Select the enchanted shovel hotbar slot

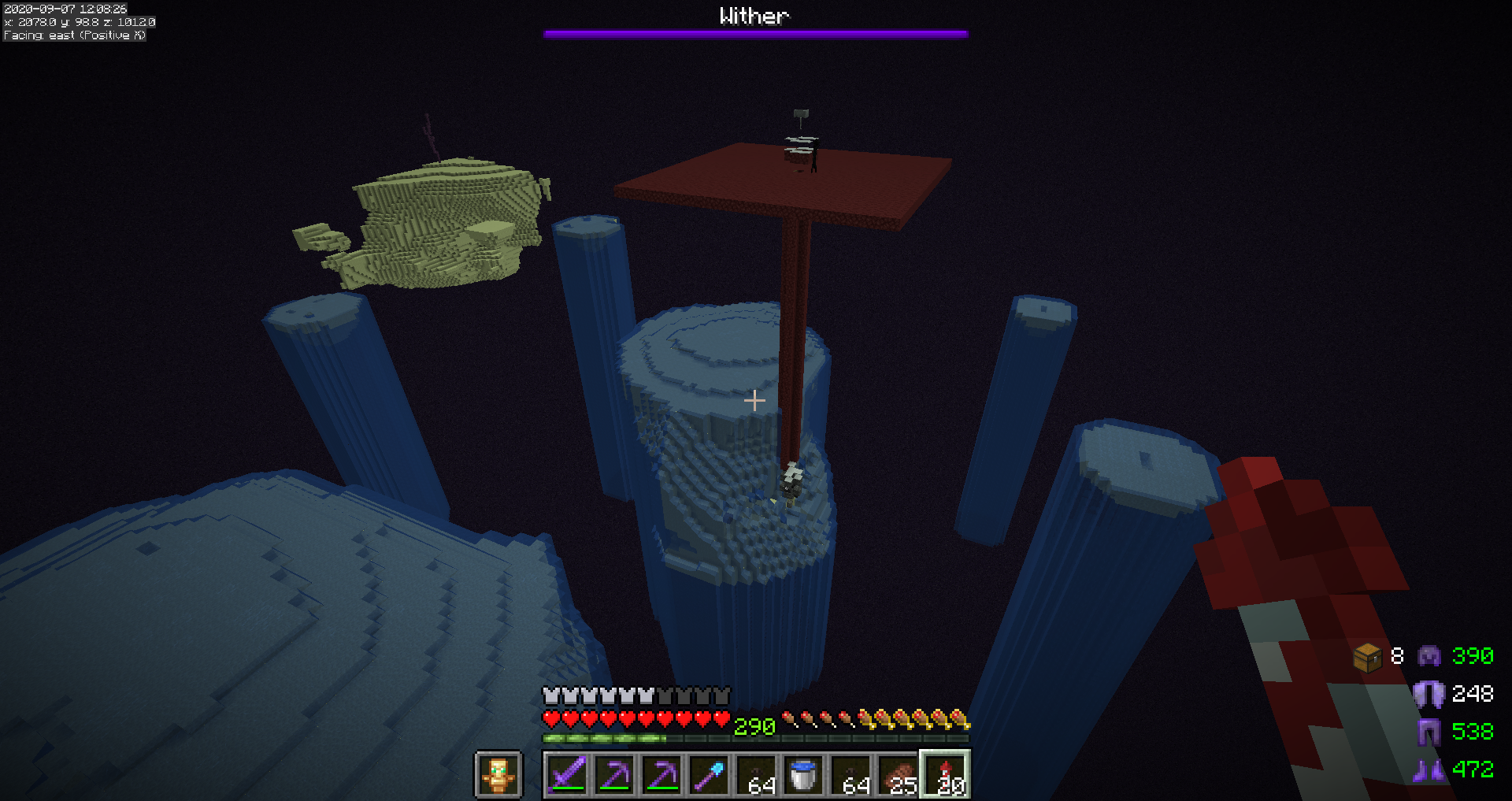(709, 775)
